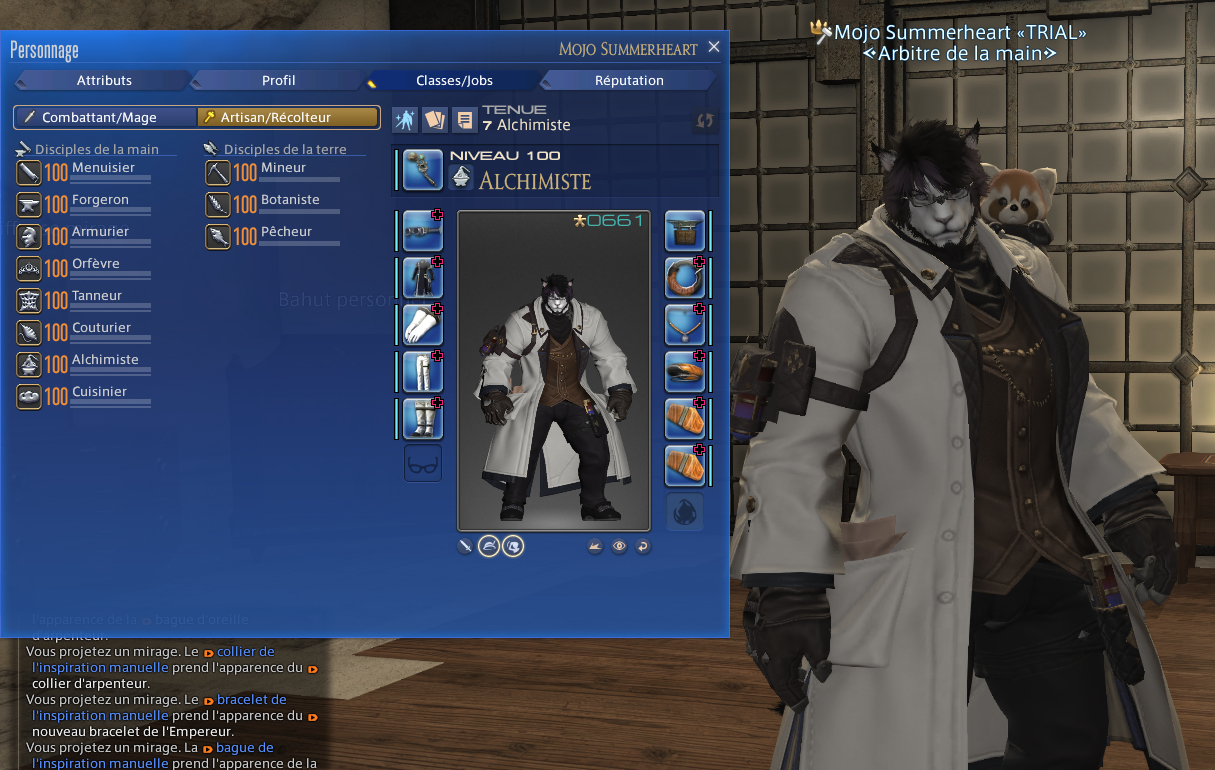1215x770 pixels.
Task: Close the Personnage window
Action: (713, 47)
